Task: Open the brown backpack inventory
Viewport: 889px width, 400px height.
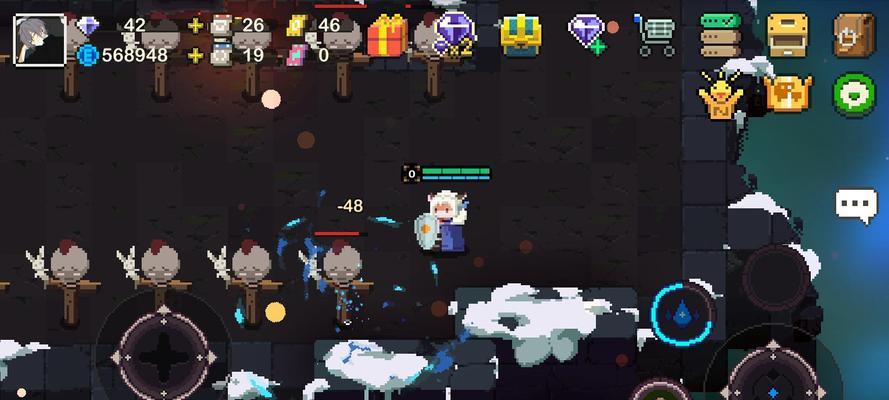Action: (853, 35)
